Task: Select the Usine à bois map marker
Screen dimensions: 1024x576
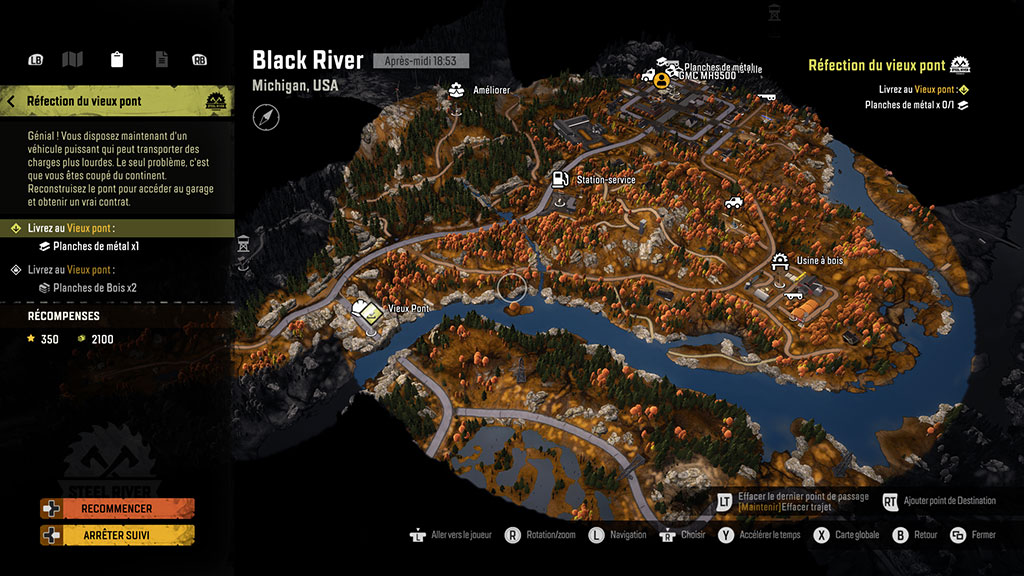Action: click(x=780, y=261)
